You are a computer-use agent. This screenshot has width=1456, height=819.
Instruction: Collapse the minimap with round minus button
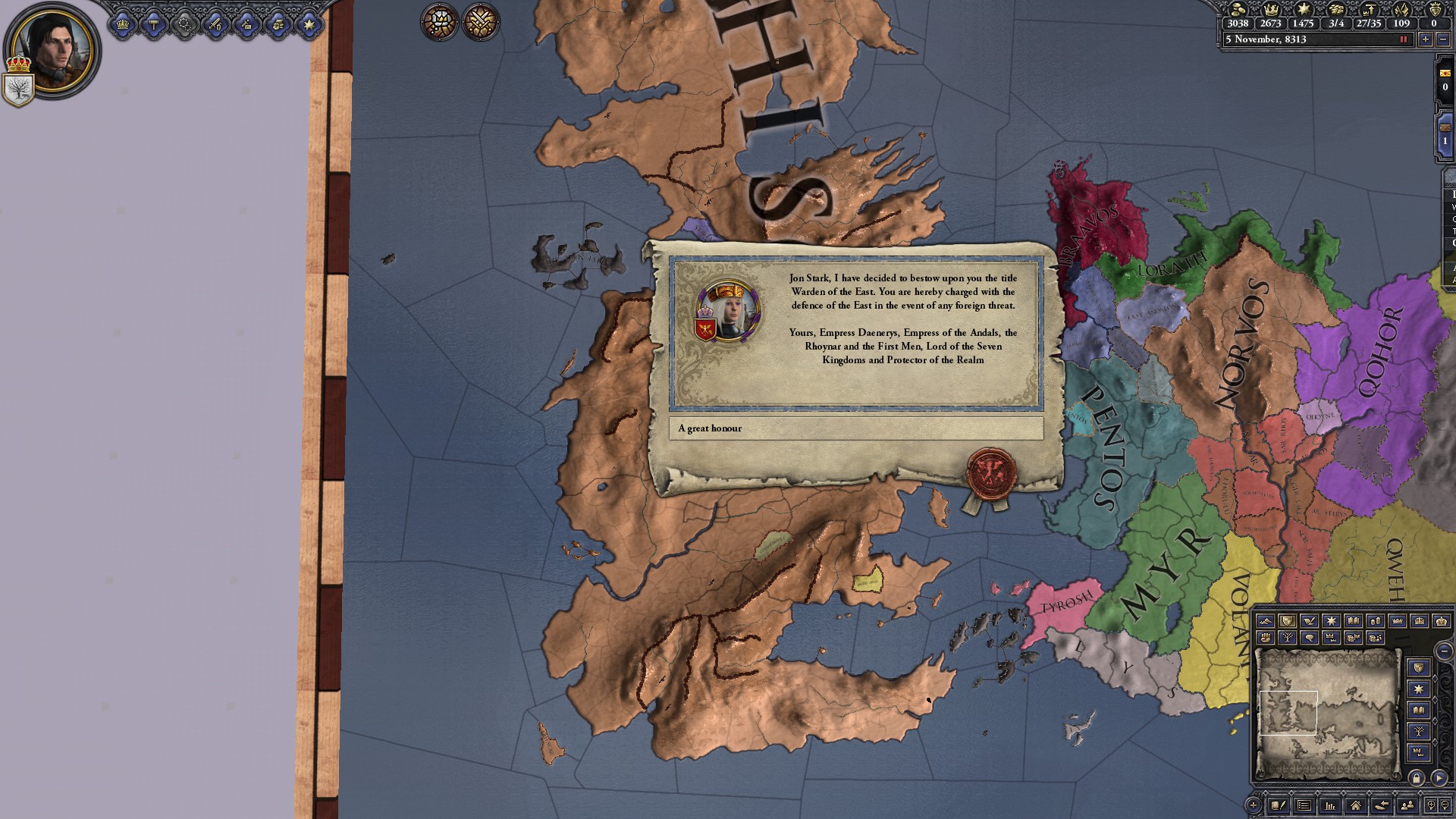[1444, 651]
